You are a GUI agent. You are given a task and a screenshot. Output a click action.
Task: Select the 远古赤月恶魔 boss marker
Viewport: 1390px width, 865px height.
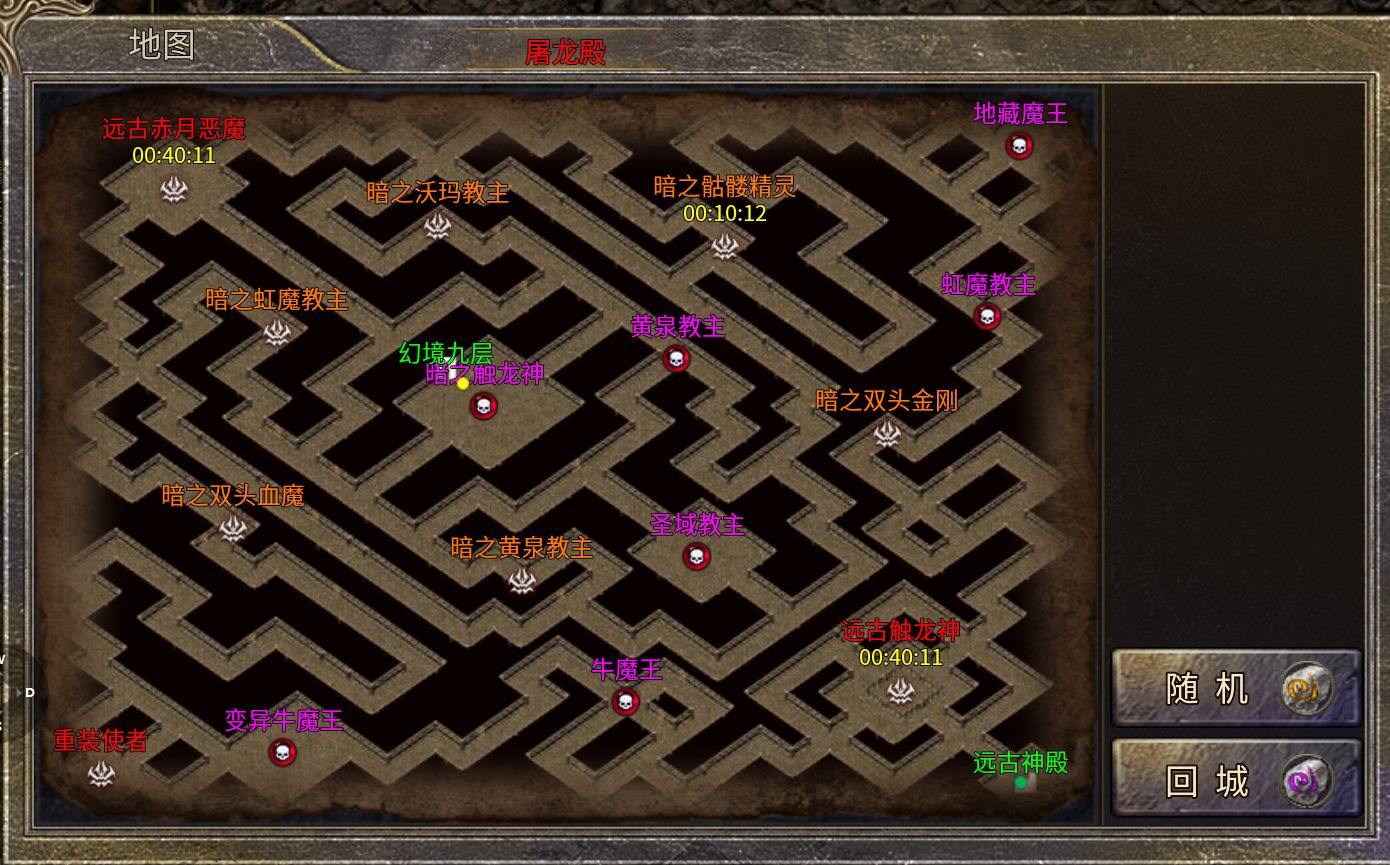click(x=175, y=188)
